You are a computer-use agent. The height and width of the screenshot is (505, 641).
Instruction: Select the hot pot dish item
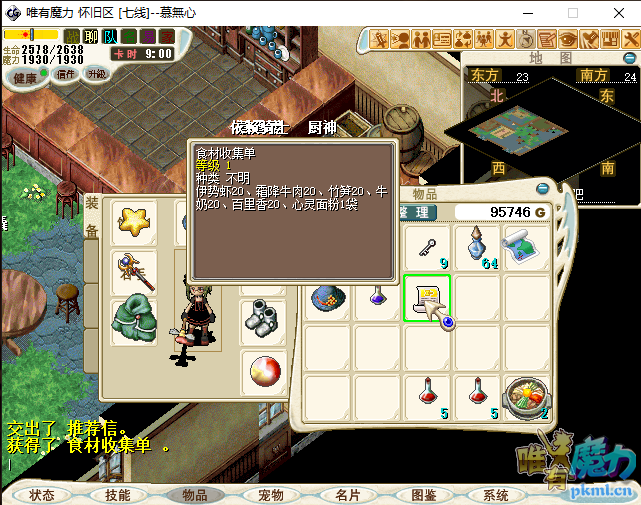click(x=526, y=397)
